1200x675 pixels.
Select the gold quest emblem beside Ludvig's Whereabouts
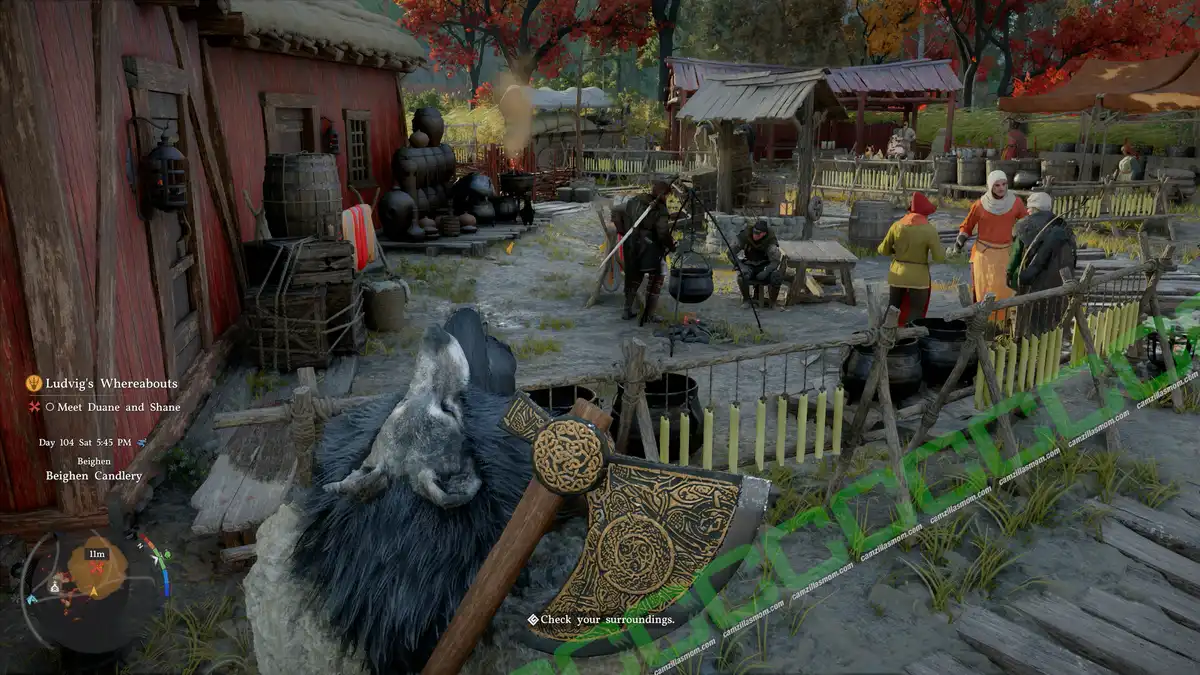[x=33, y=383]
